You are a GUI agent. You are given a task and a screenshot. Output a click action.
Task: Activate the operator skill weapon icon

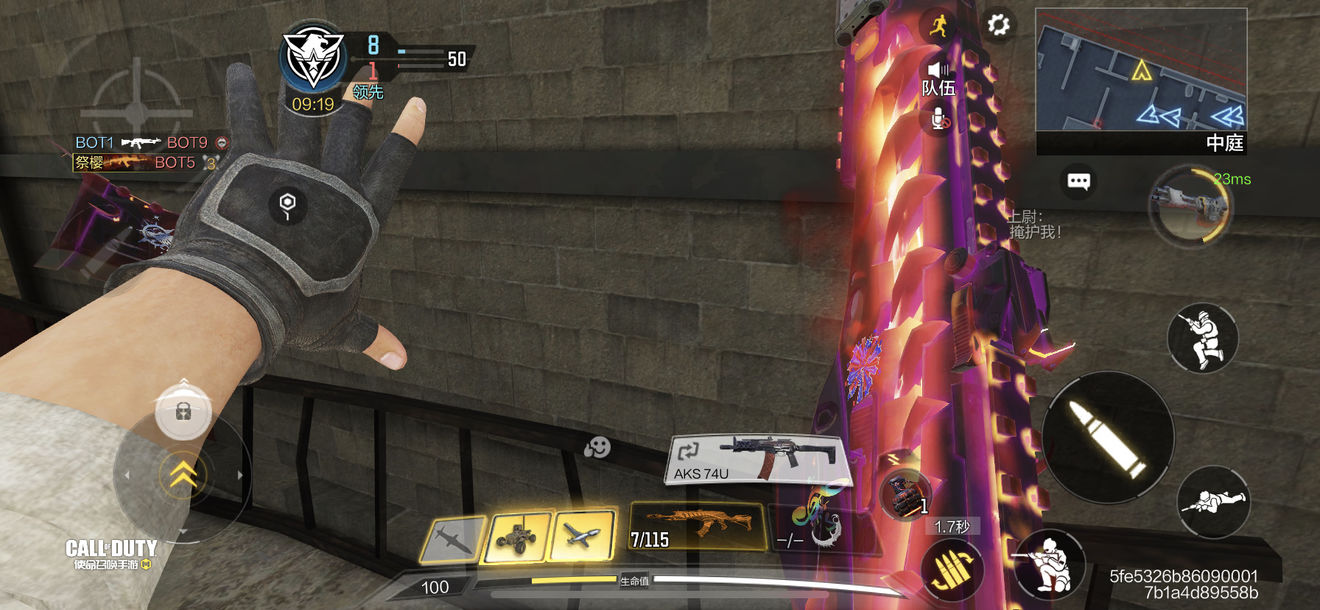point(1188,203)
